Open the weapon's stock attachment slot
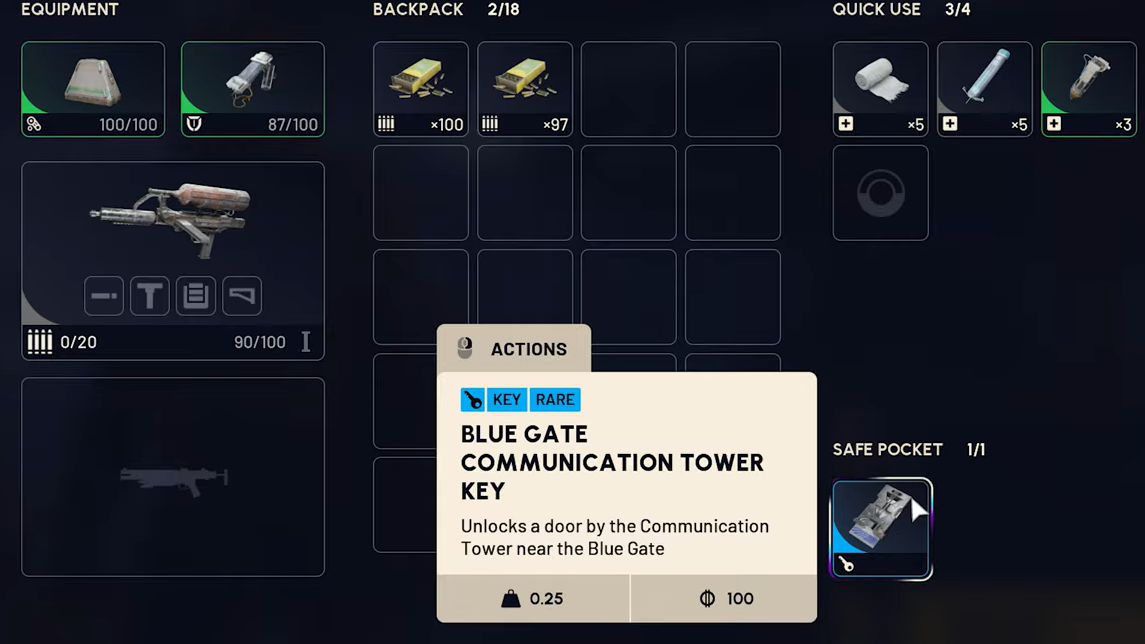 (242, 296)
